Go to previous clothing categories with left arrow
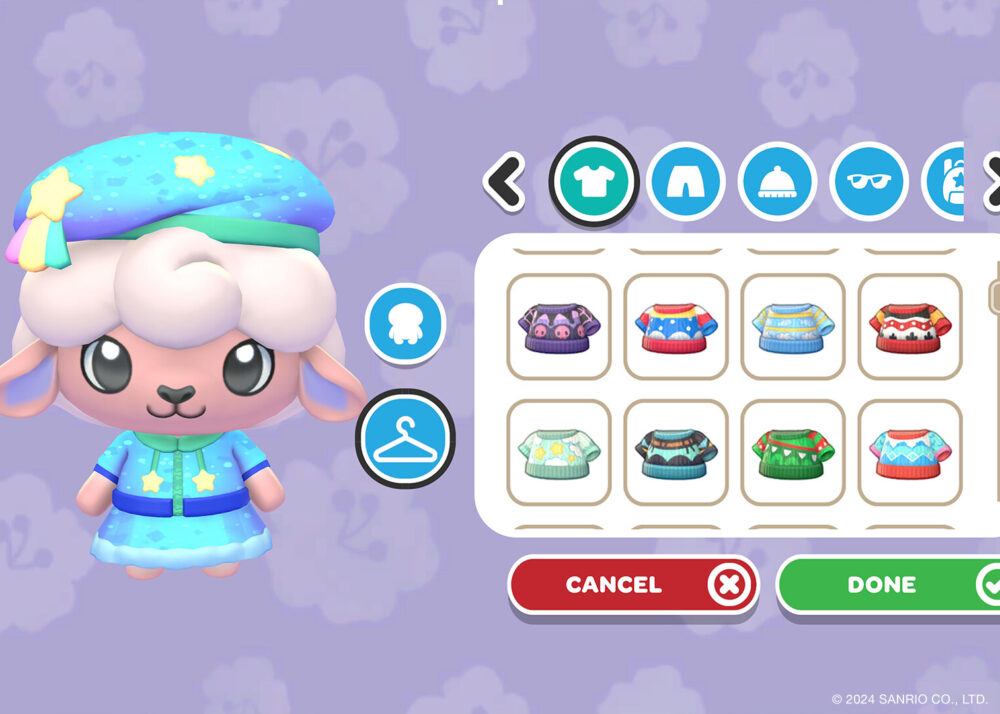 click(506, 181)
